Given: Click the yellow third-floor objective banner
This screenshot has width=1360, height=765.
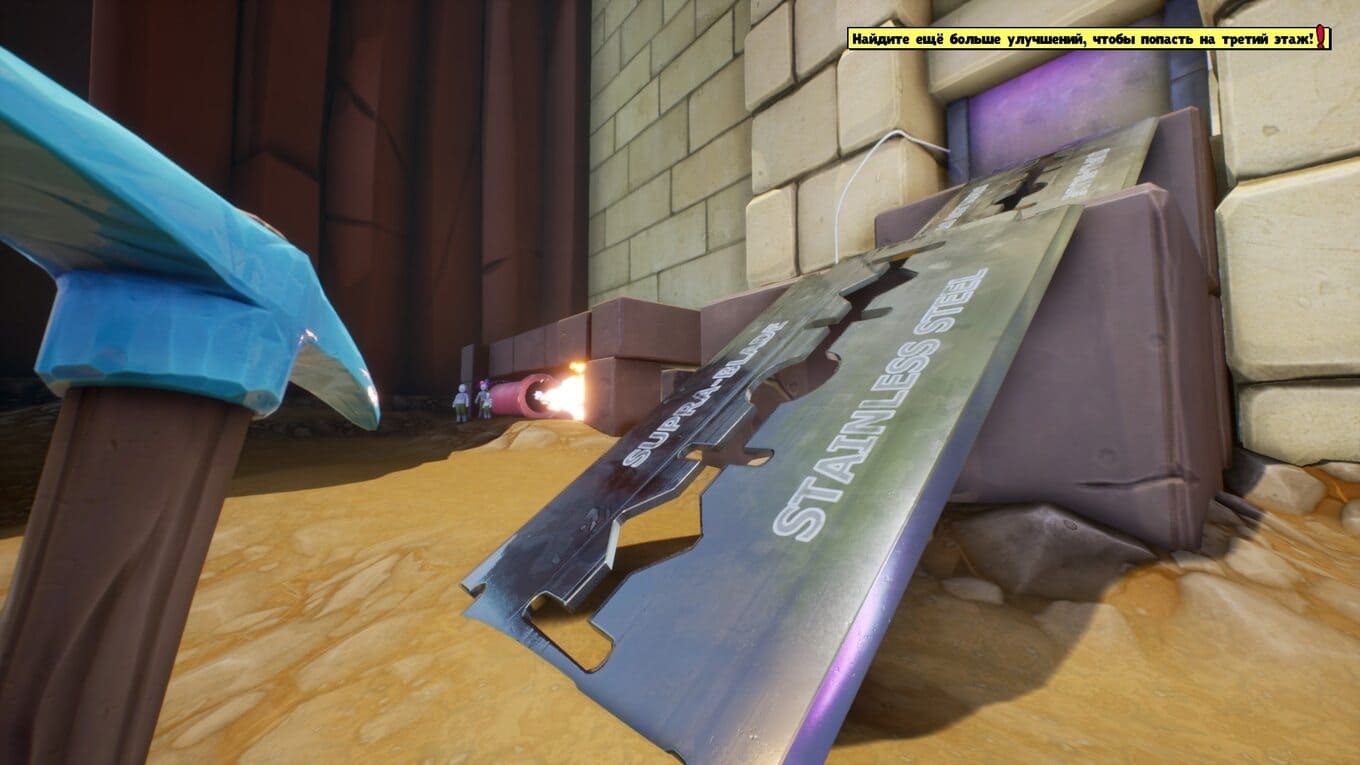Looking at the screenshot, I should click(x=1088, y=39).
